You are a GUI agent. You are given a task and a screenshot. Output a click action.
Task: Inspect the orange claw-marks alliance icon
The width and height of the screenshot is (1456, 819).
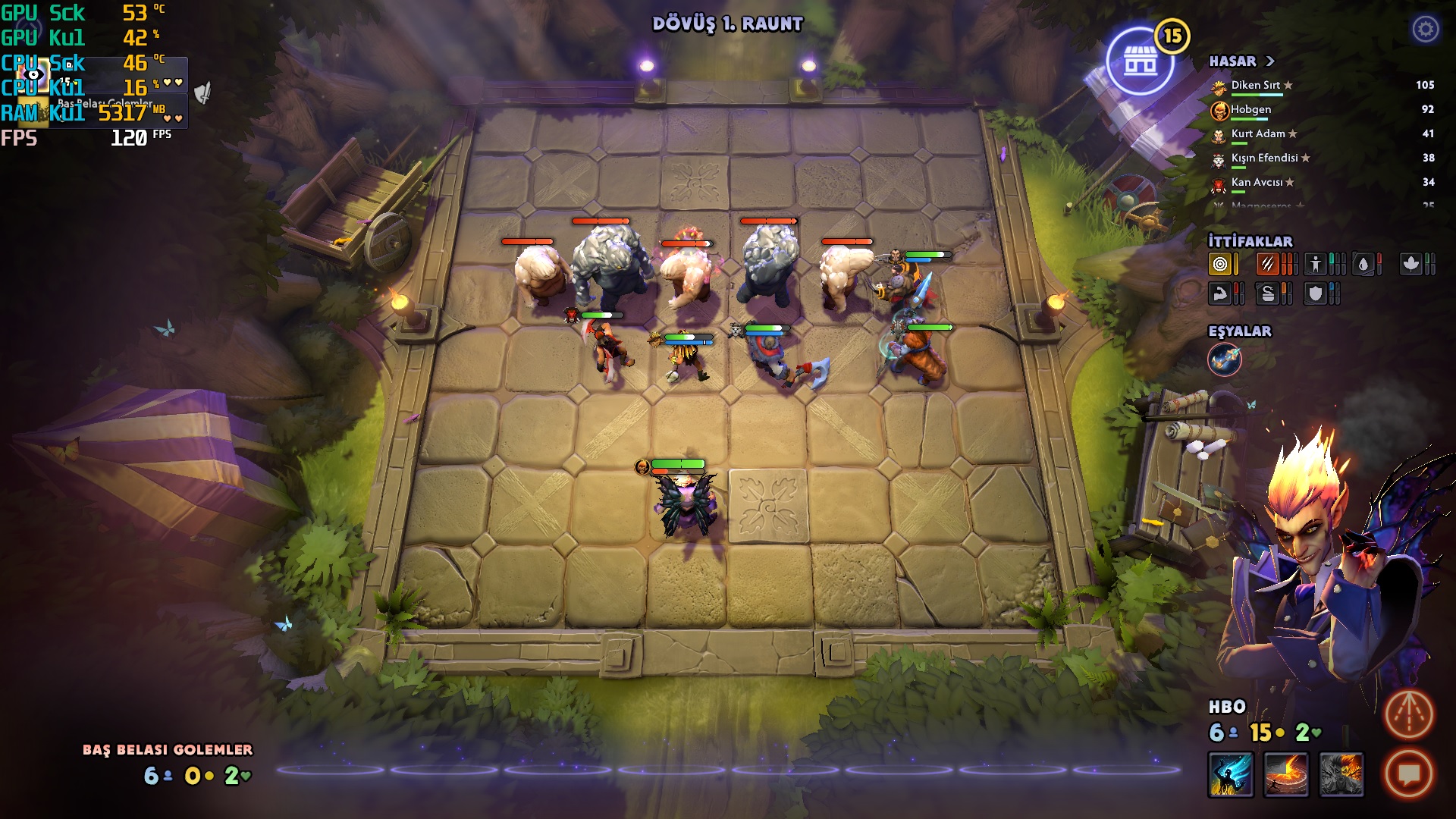1268,264
